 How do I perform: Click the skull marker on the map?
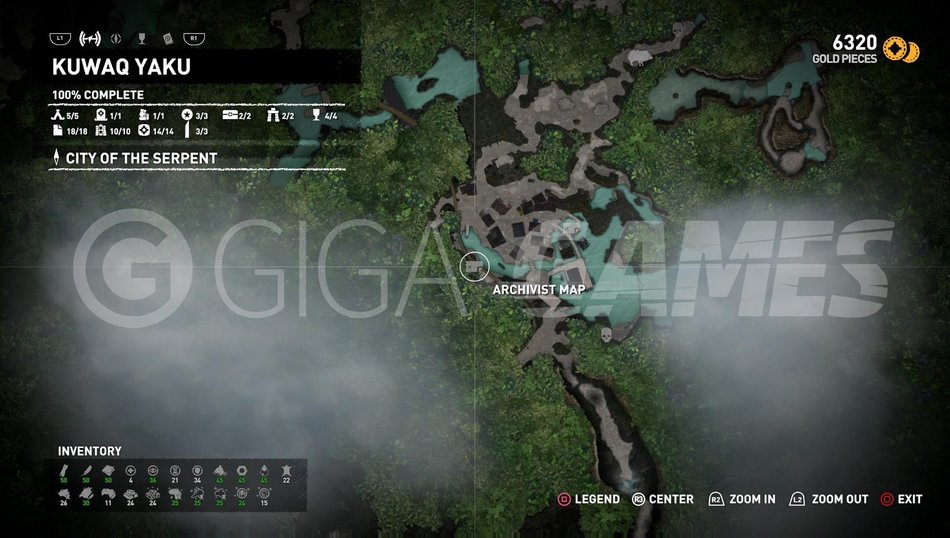[604, 337]
